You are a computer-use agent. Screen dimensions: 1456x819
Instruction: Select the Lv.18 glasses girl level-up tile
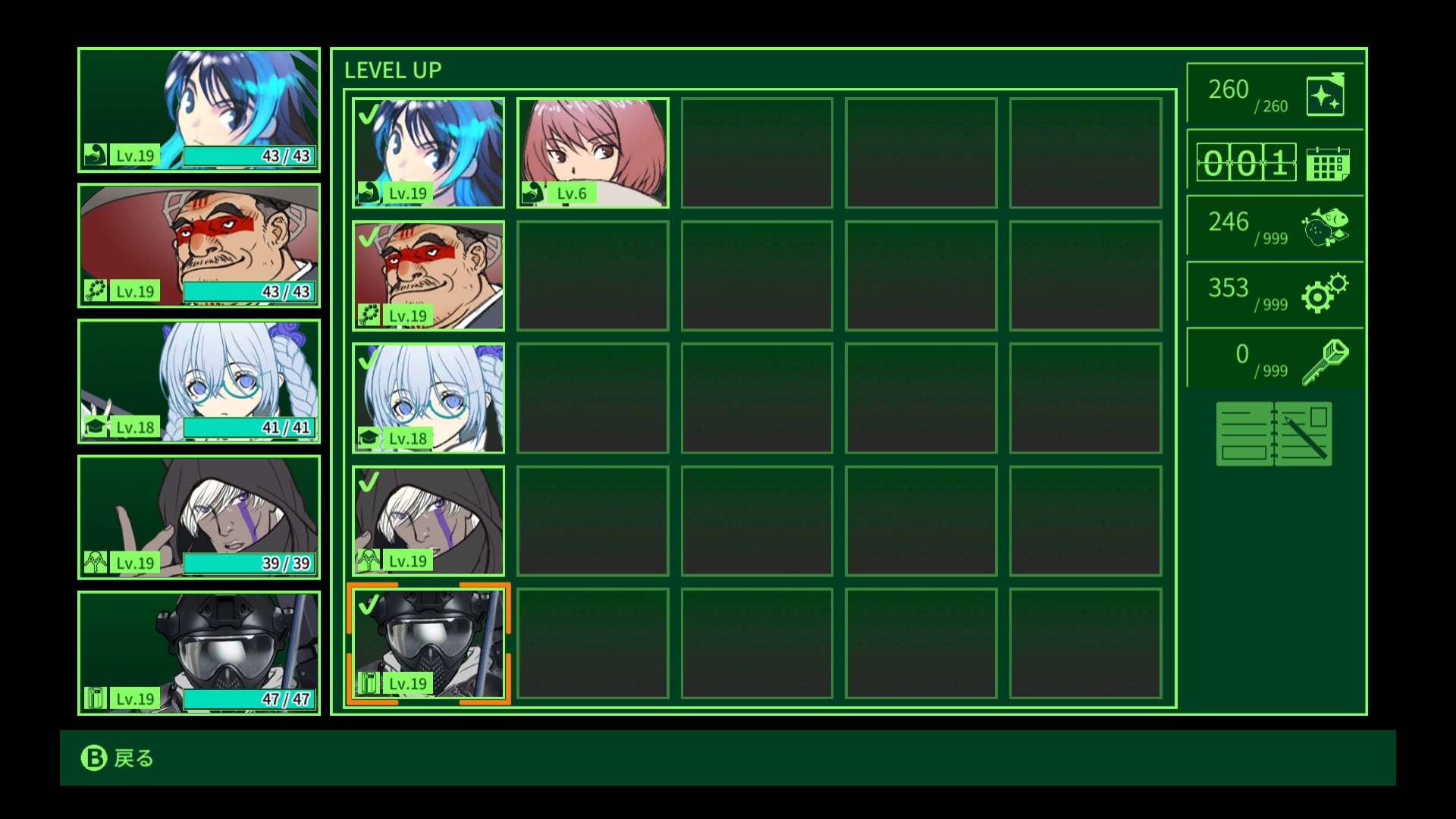tap(428, 398)
